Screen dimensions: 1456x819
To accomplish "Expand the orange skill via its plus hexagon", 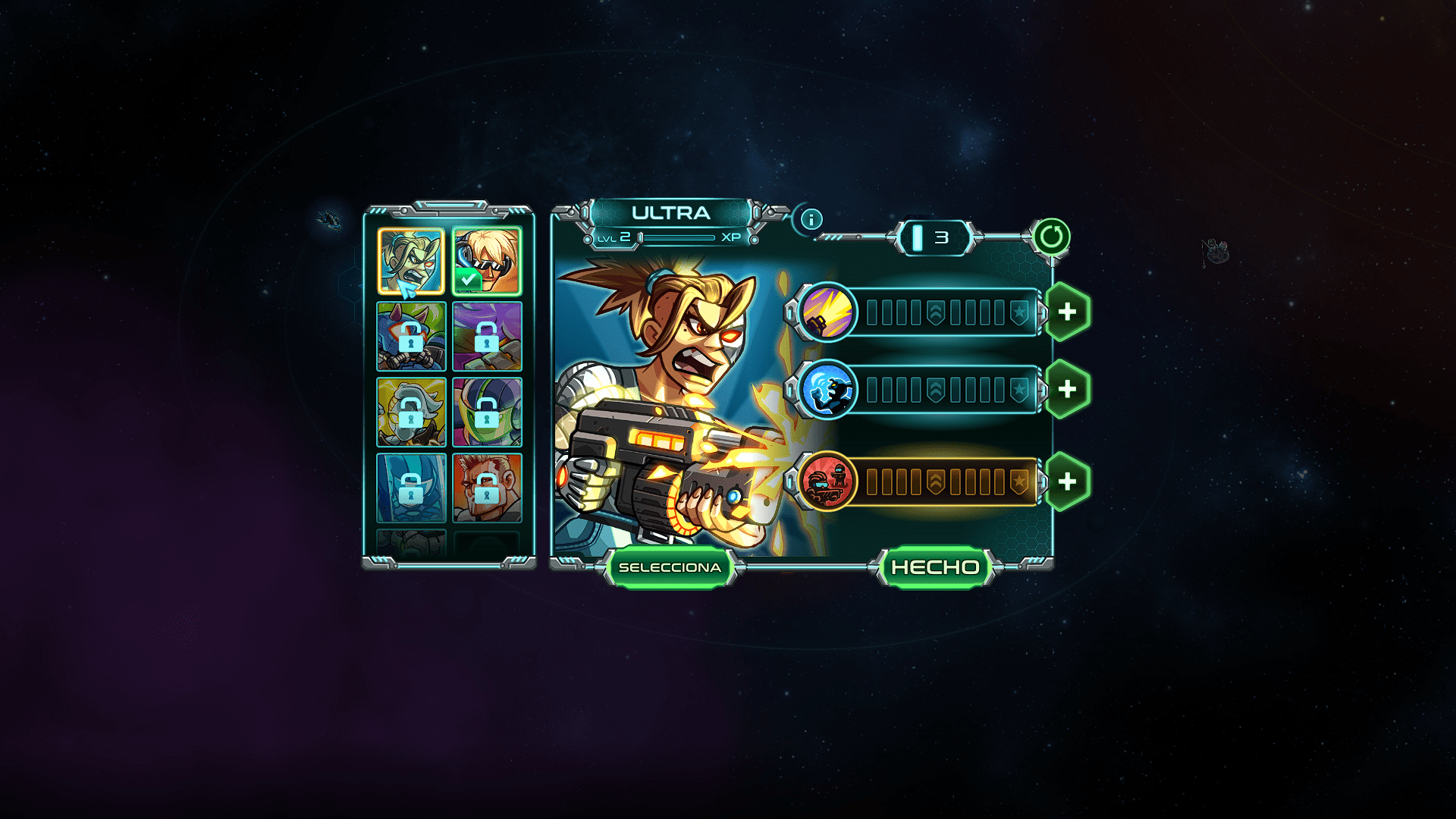I will 1067,481.
